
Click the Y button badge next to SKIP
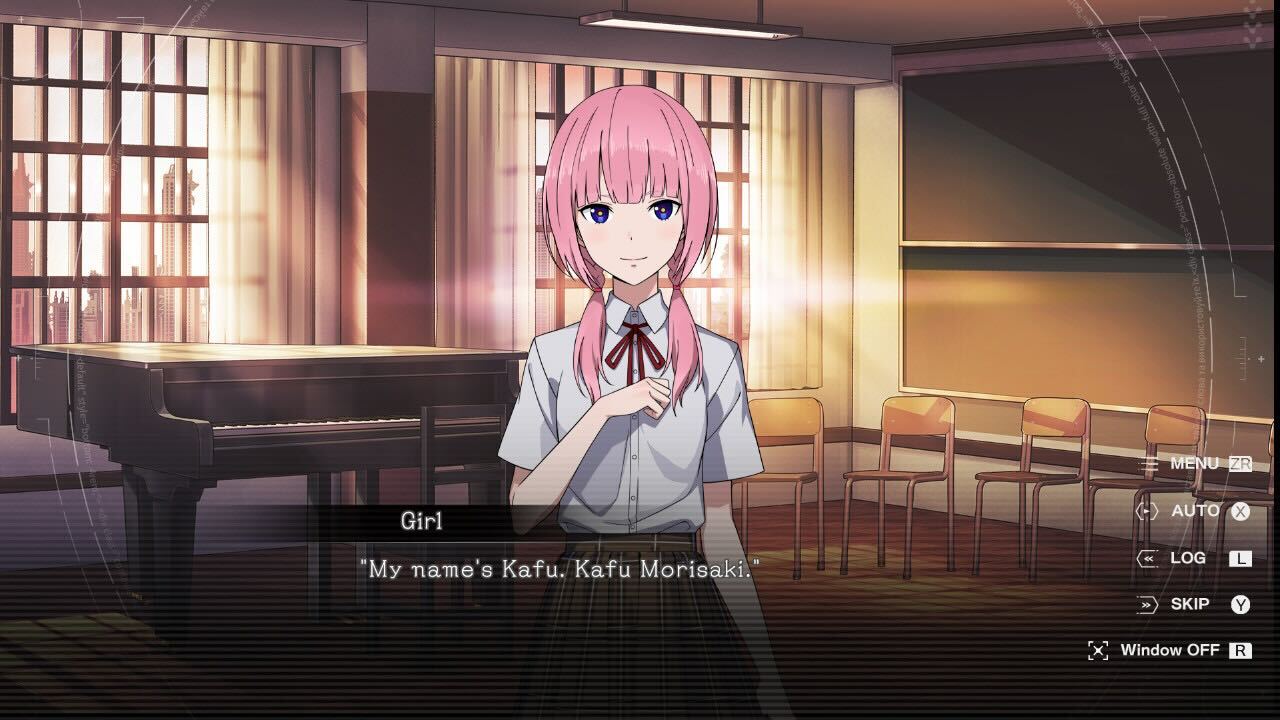pyautogui.click(x=1241, y=604)
